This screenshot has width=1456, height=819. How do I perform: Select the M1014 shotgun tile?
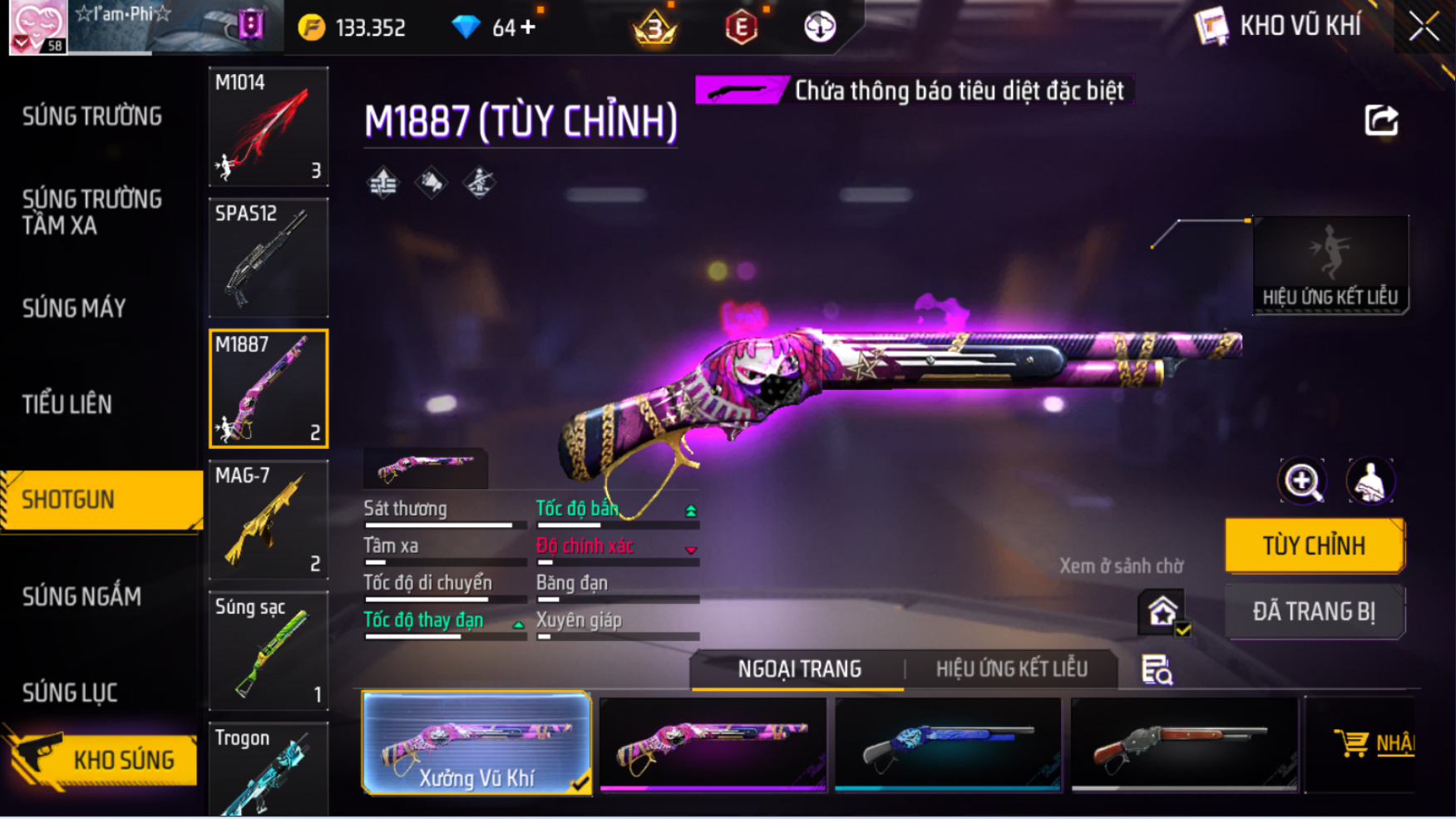pos(268,126)
